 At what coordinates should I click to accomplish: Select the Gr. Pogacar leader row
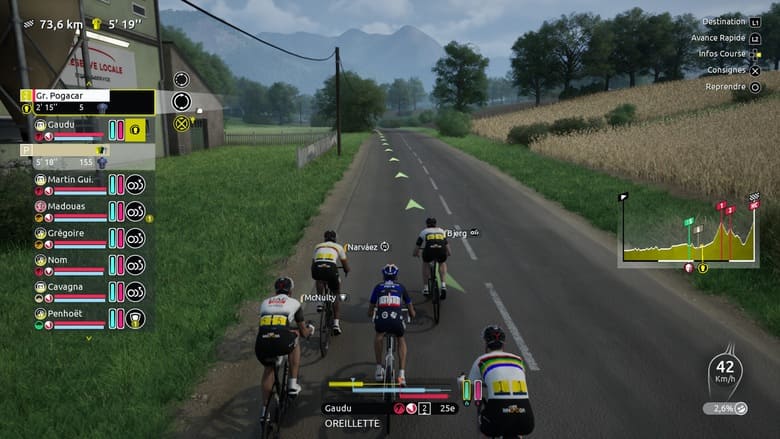pyautogui.click(x=70, y=96)
